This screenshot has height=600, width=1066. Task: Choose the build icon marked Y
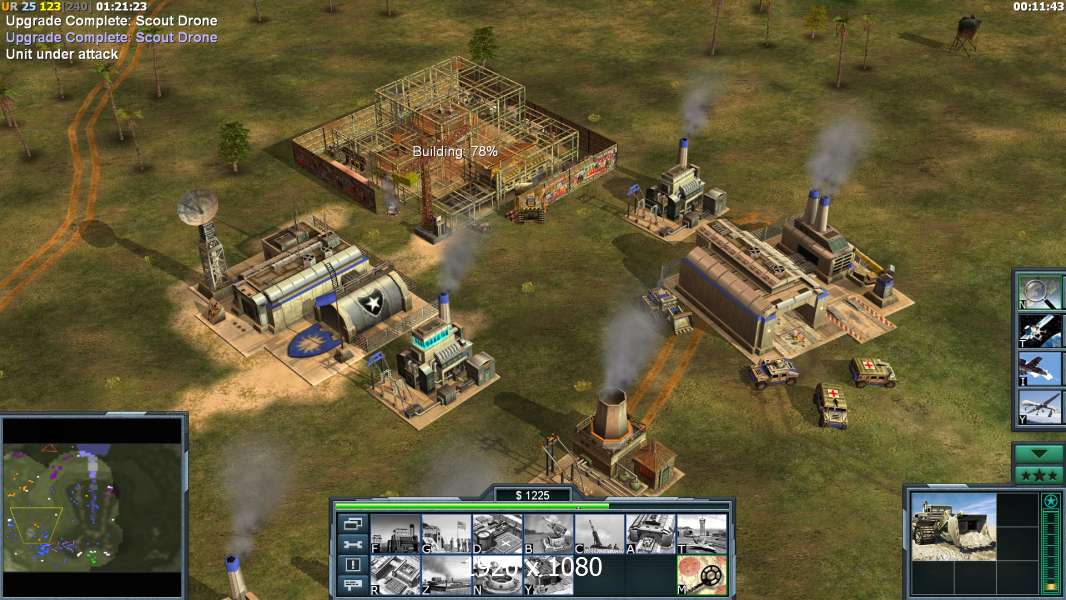point(548,575)
